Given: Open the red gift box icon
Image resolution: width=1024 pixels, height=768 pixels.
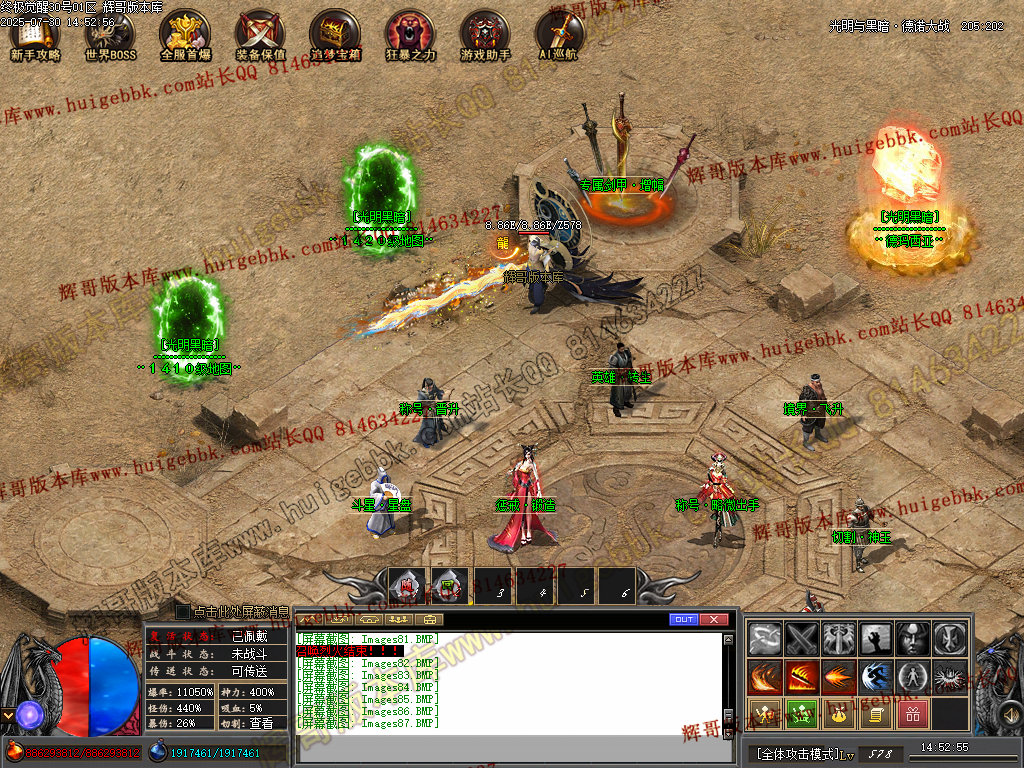Looking at the screenshot, I should tap(911, 714).
